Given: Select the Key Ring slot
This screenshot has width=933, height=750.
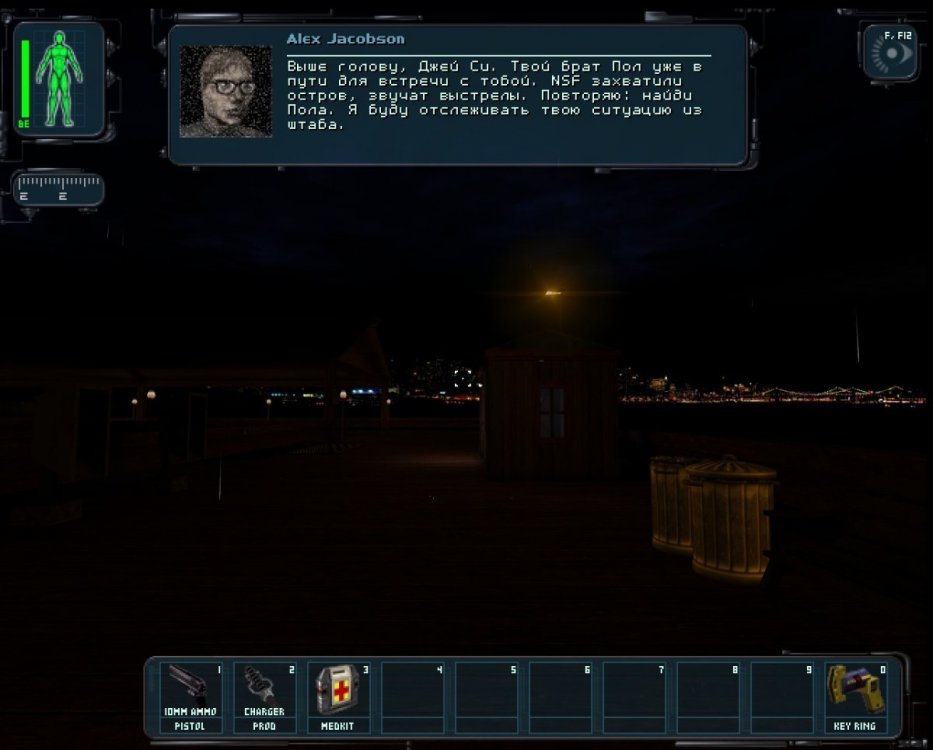Looking at the screenshot, I should tap(855, 695).
